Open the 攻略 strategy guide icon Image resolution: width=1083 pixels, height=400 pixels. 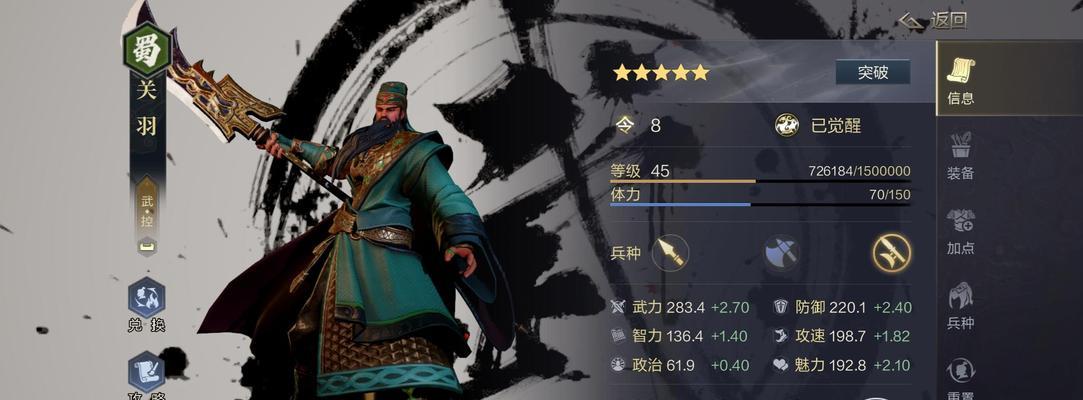[146, 375]
